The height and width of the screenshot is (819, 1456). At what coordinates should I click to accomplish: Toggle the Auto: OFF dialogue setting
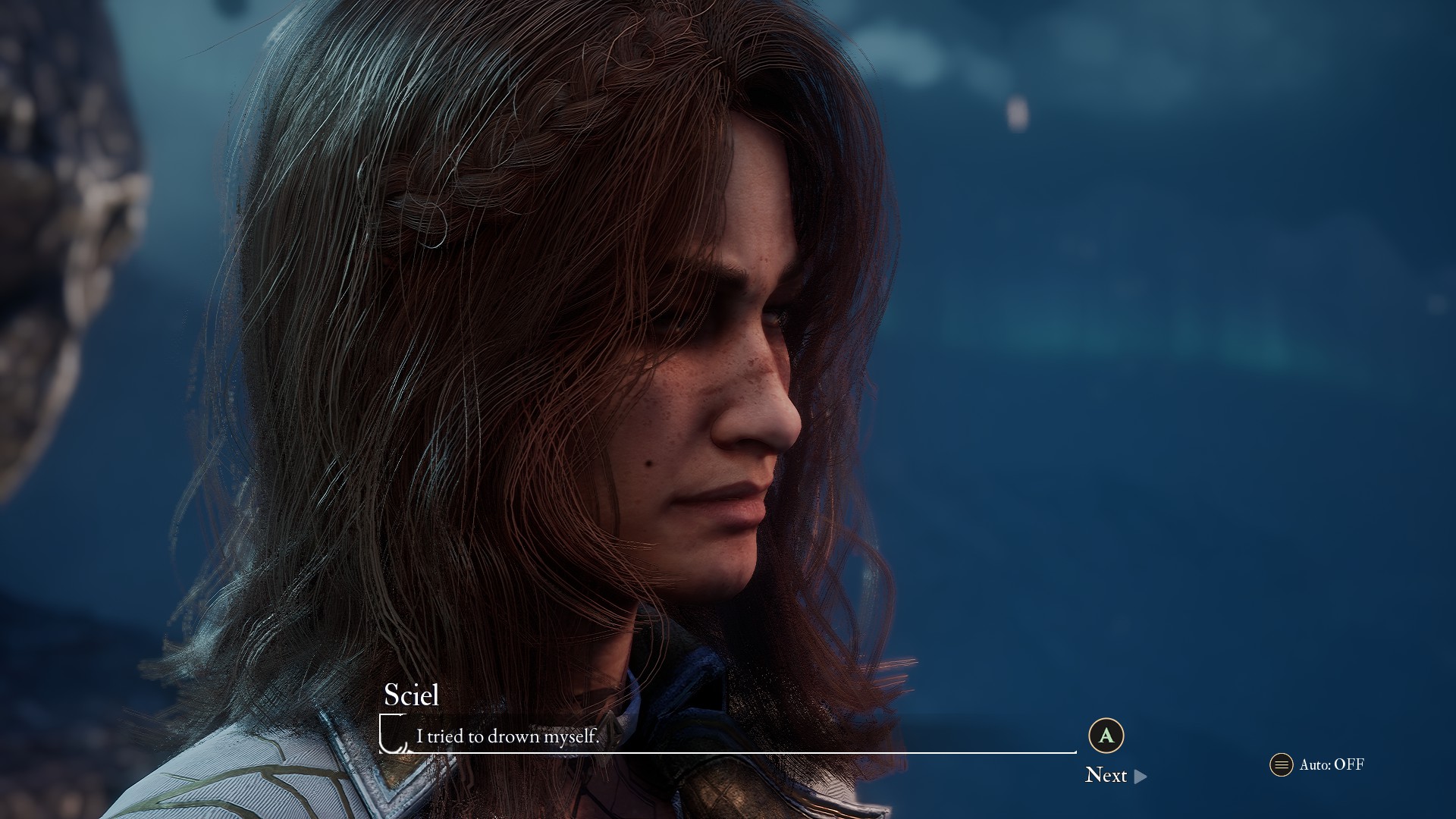coord(1318,764)
